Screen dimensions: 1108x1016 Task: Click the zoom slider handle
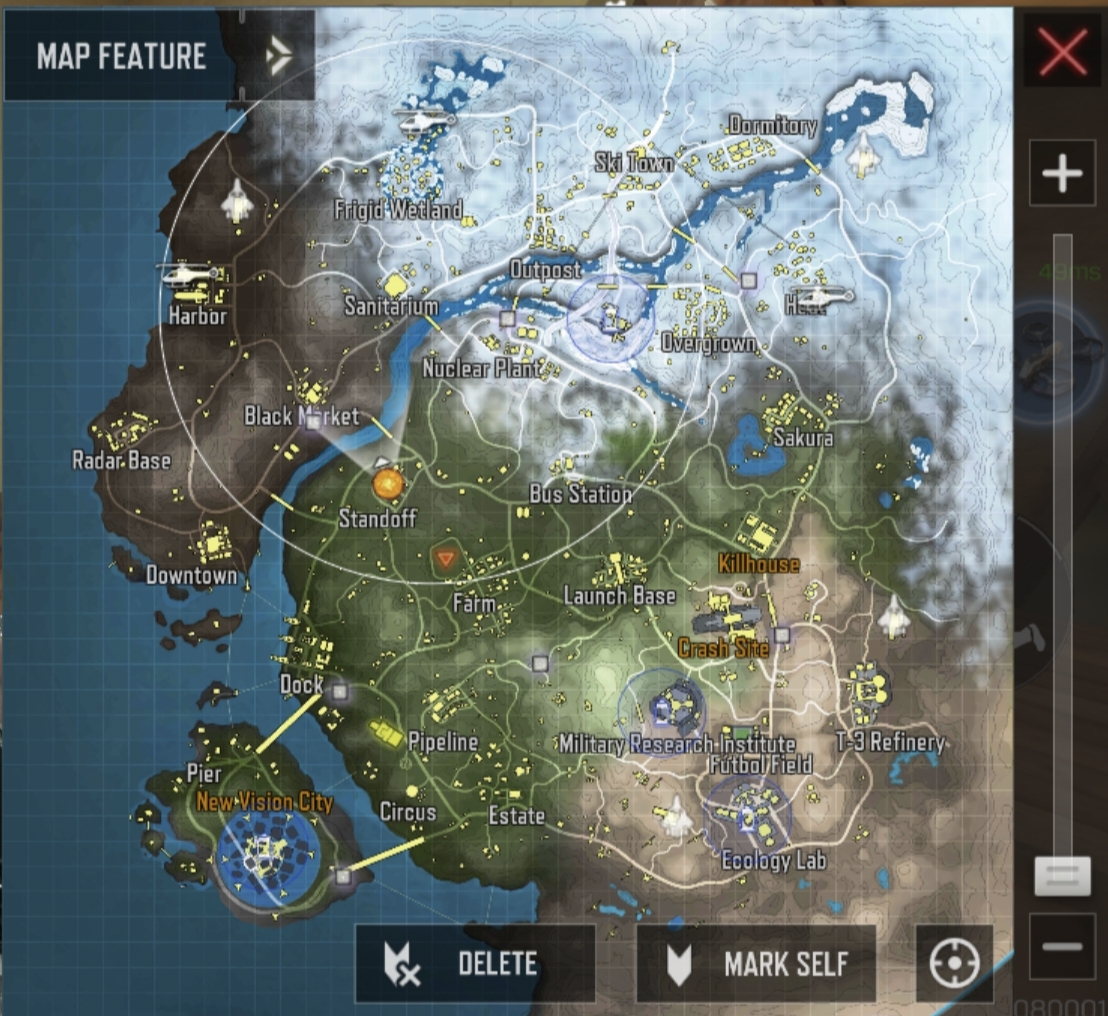coord(1061,875)
